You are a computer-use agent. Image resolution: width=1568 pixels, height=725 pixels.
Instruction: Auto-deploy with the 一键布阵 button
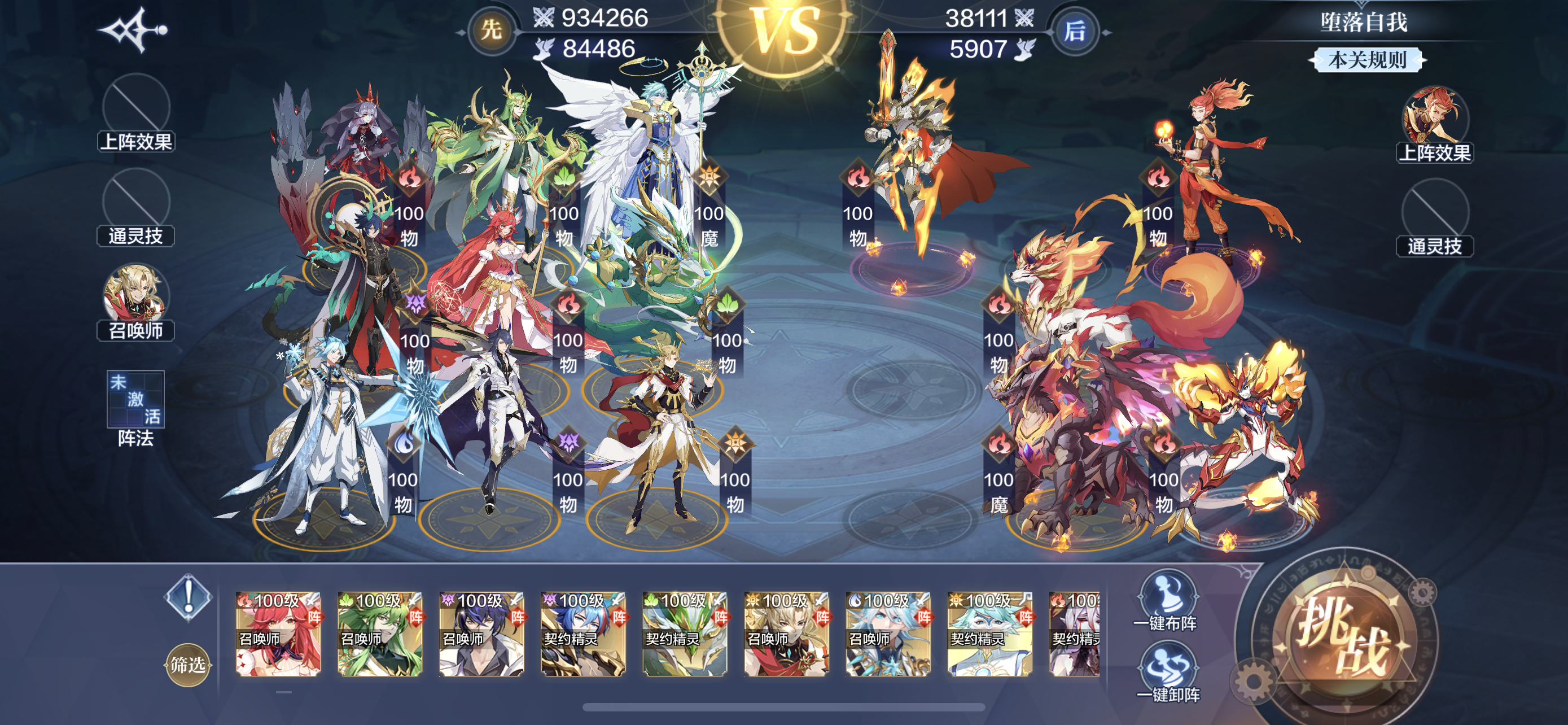point(1166,600)
